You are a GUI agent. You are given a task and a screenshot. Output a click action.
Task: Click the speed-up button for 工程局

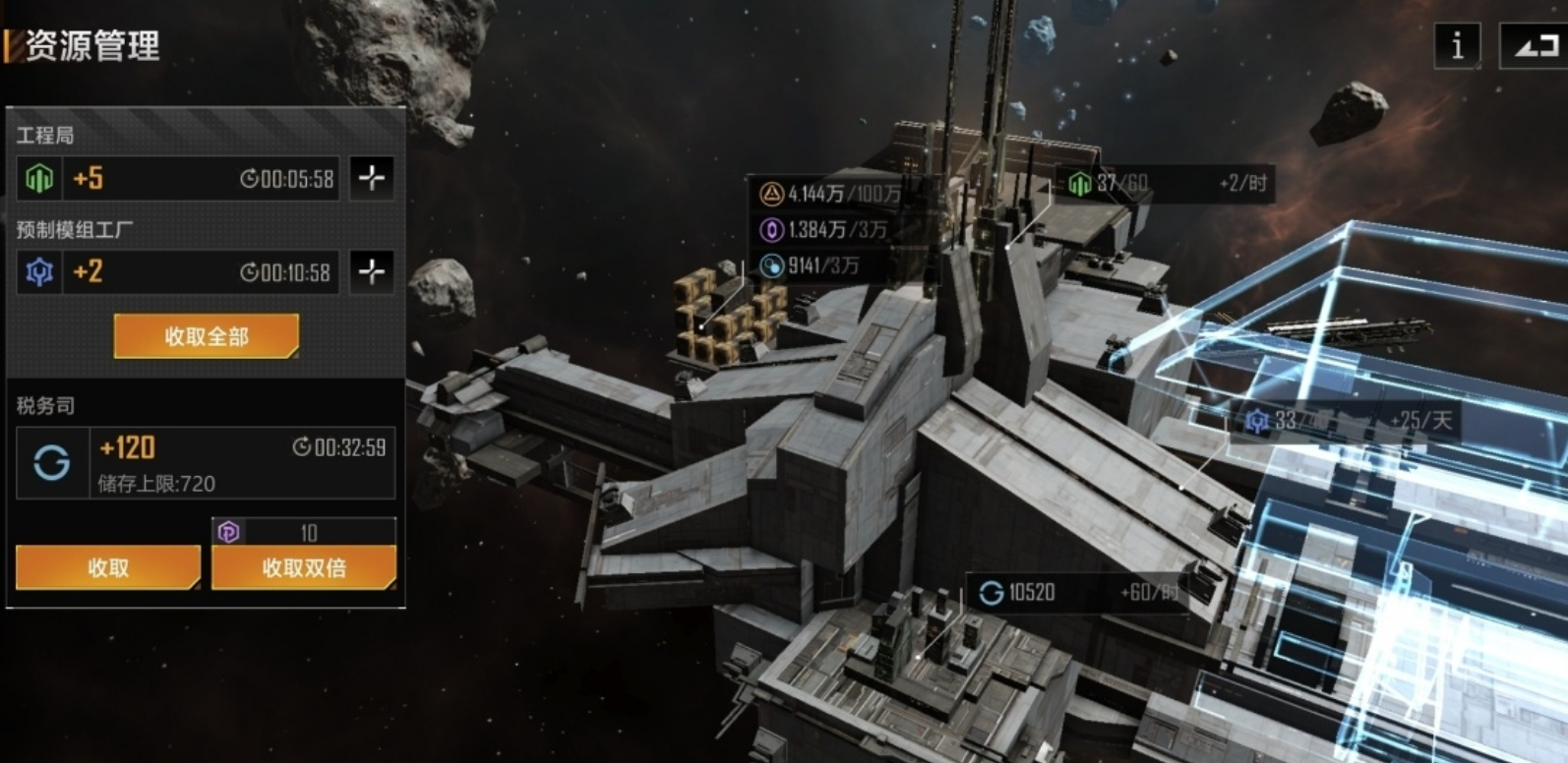(x=371, y=178)
